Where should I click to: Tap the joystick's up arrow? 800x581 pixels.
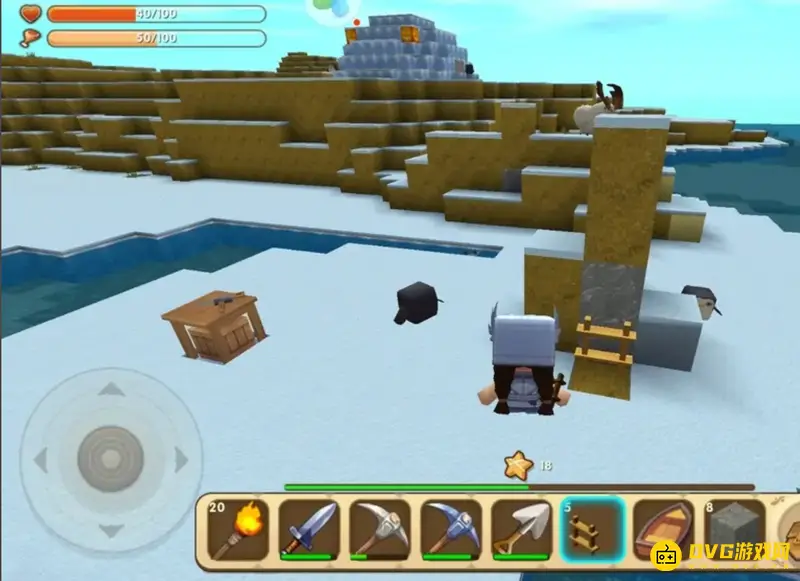tap(110, 390)
